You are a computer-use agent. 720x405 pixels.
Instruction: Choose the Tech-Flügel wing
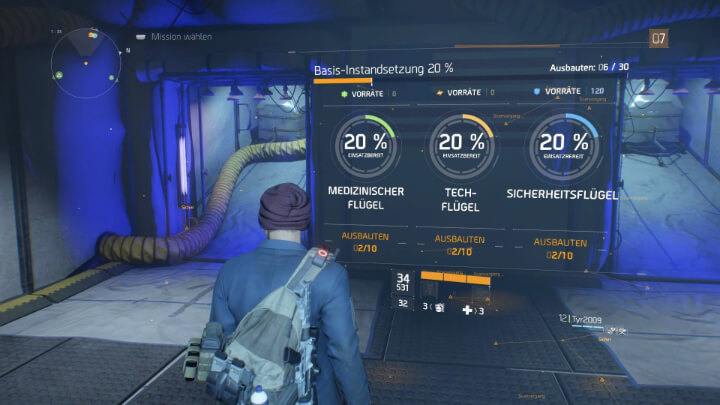[x=462, y=198]
